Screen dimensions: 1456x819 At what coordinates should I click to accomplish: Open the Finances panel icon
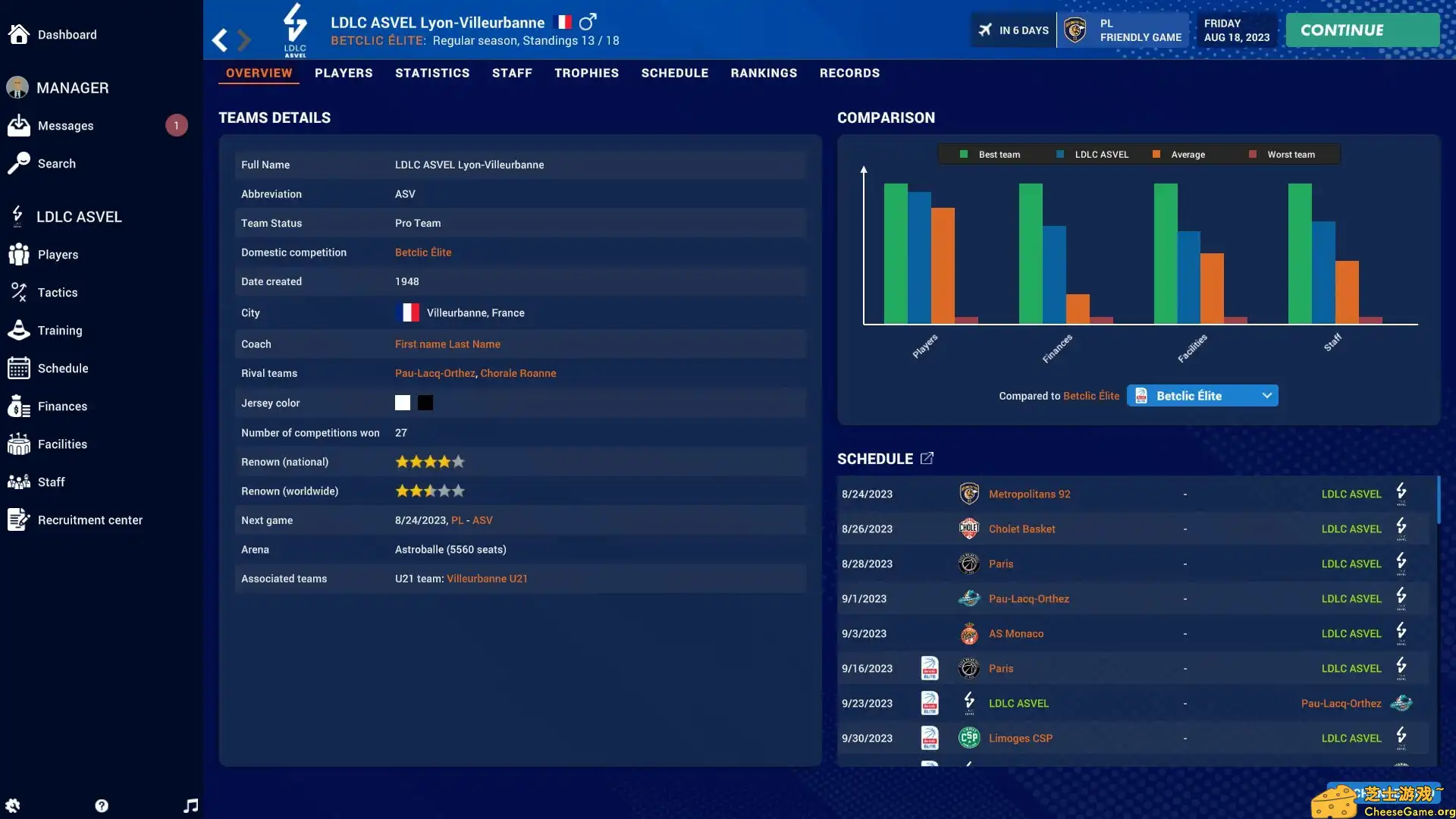(18, 406)
